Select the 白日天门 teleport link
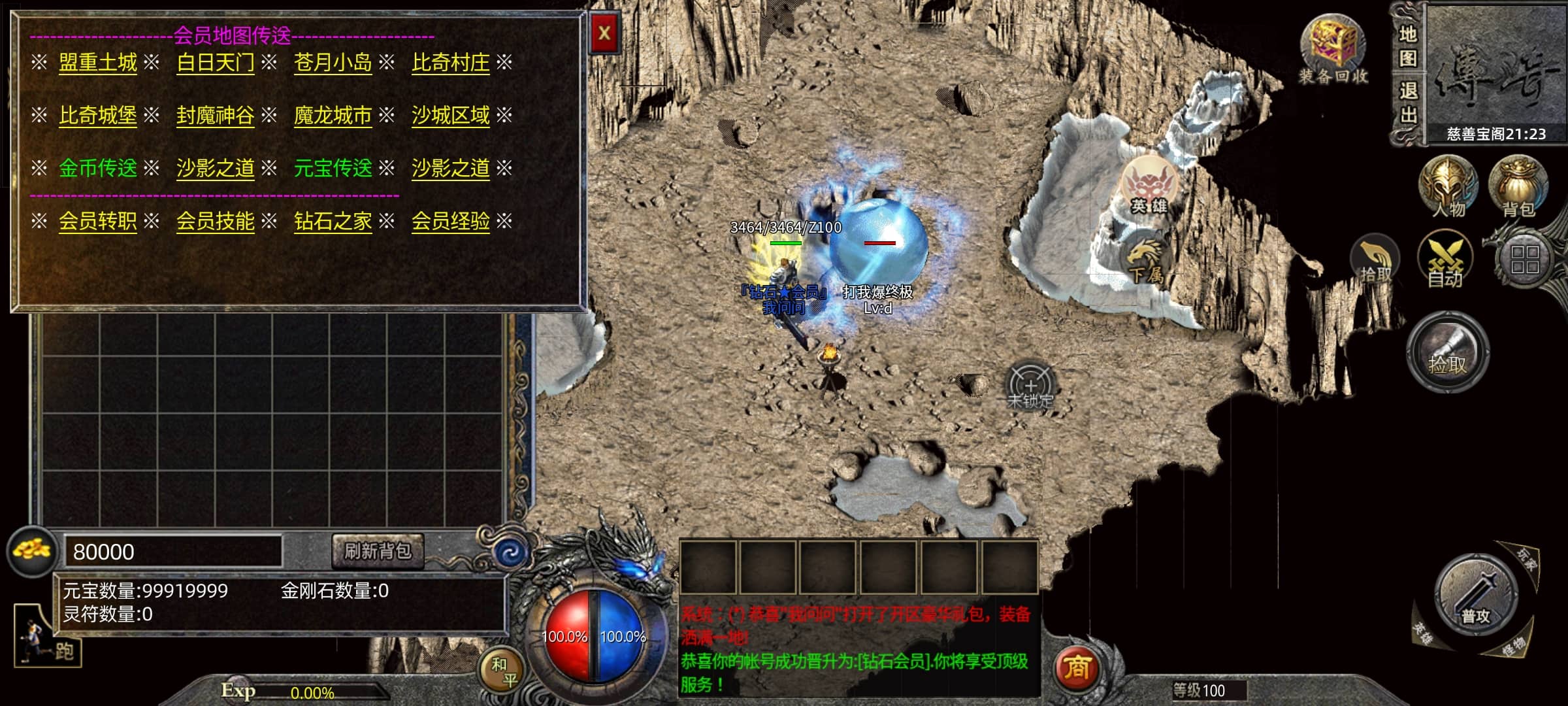The height and width of the screenshot is (706, 1568). (x=216, y=63)
